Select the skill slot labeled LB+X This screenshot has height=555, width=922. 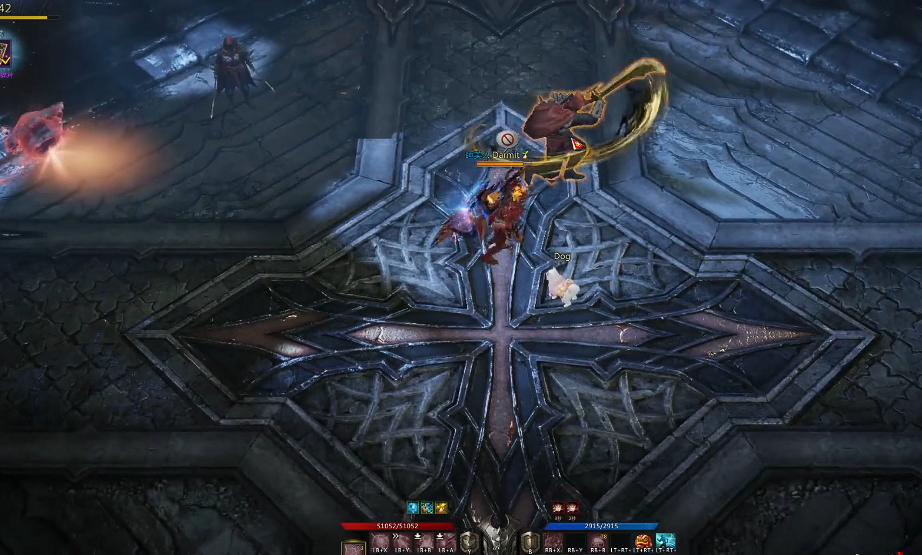(381, 543)
